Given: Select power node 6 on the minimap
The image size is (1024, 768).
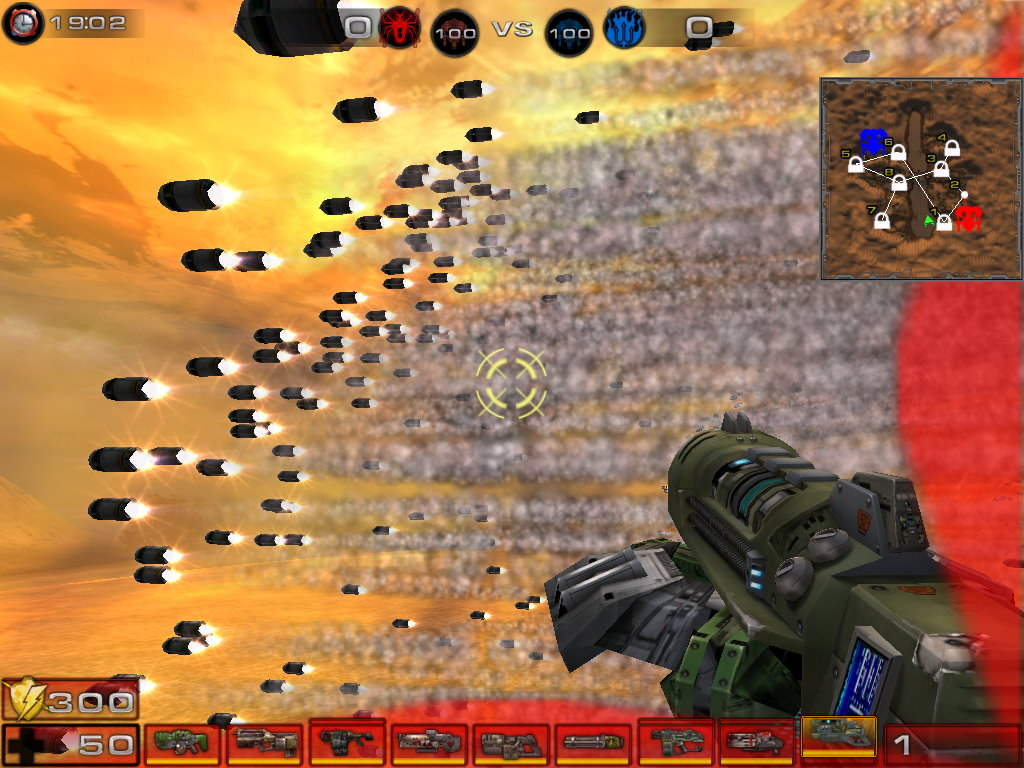Looking at the screenshot, I should tap(898, 152).
